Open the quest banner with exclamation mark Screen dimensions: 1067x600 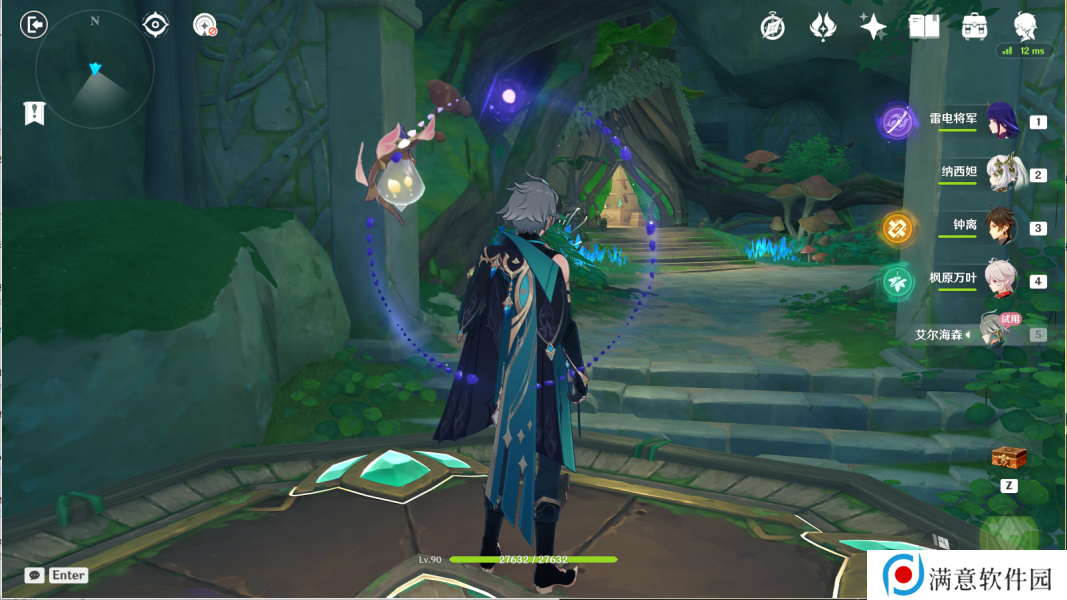34,113
